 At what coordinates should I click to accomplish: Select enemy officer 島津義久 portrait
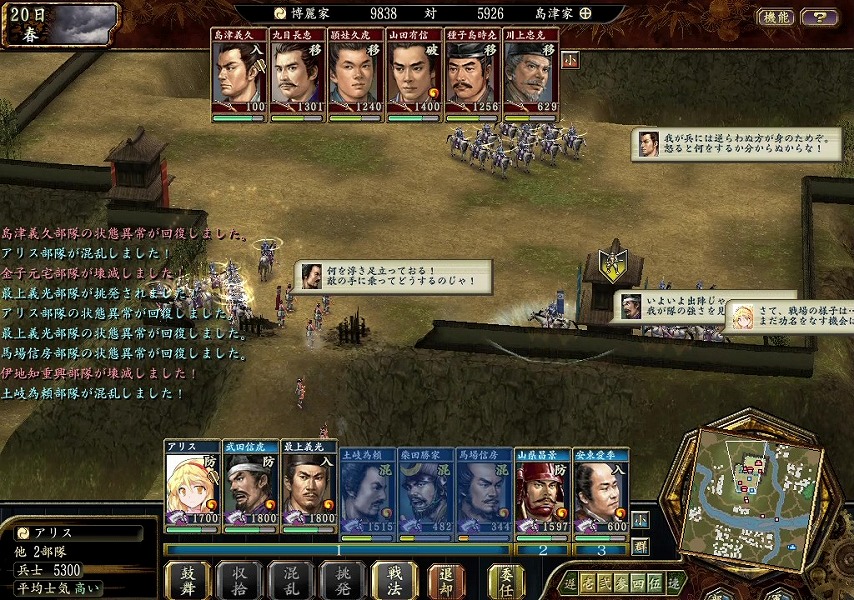(239, 76)
